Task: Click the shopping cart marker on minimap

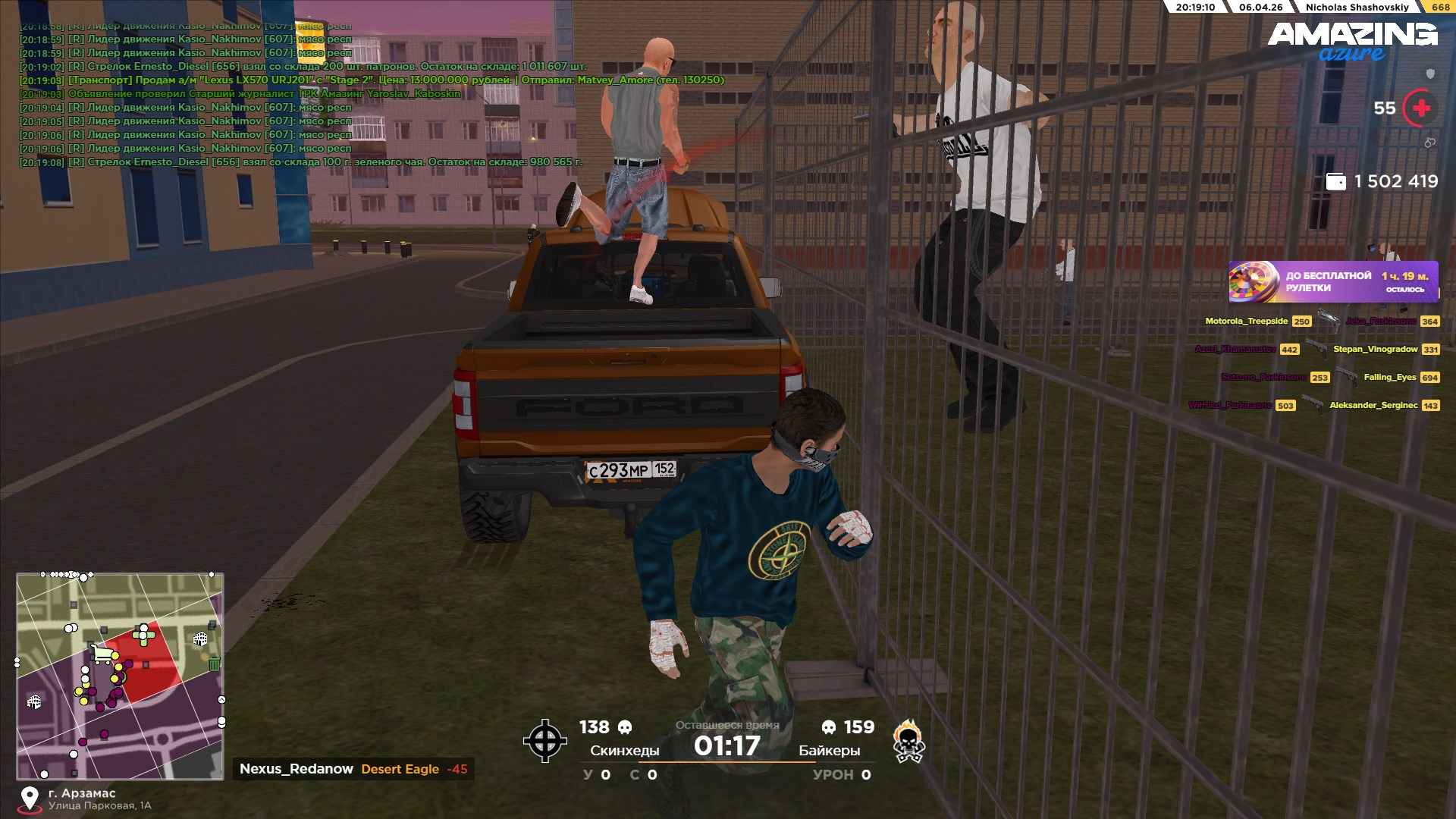Action: (x=101, y=653)
